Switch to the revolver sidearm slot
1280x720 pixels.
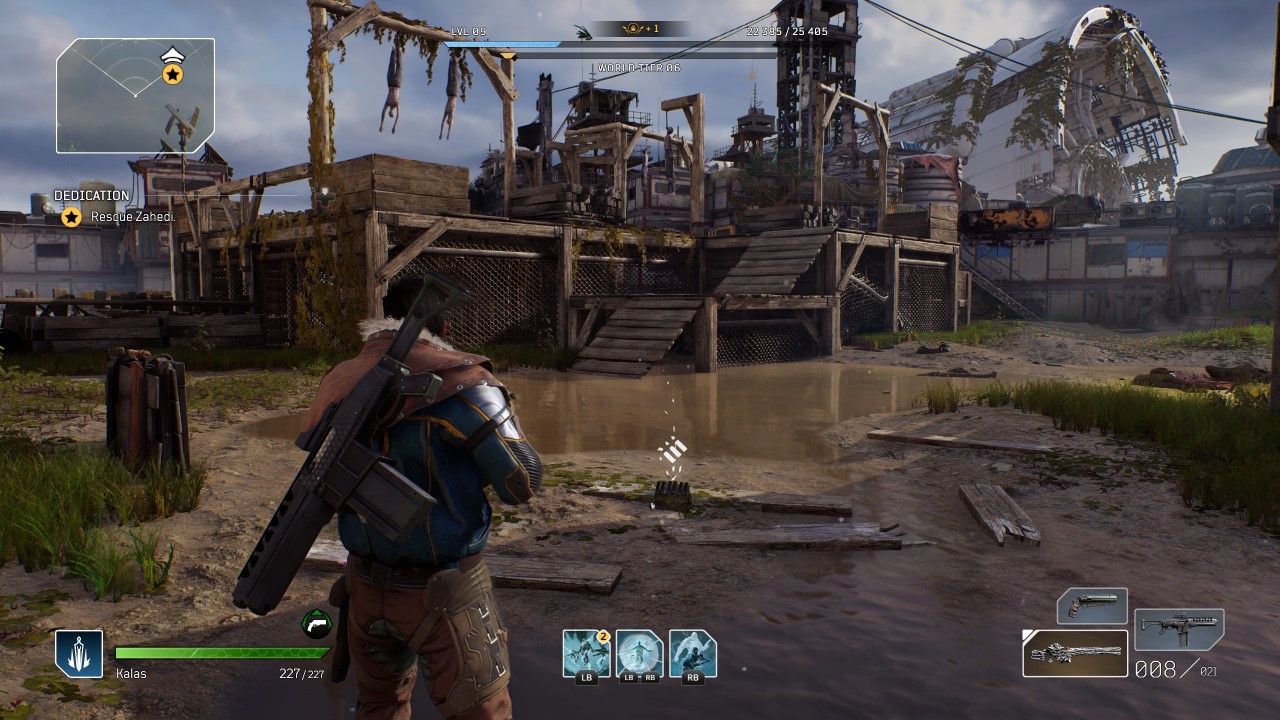(1092, 606)
